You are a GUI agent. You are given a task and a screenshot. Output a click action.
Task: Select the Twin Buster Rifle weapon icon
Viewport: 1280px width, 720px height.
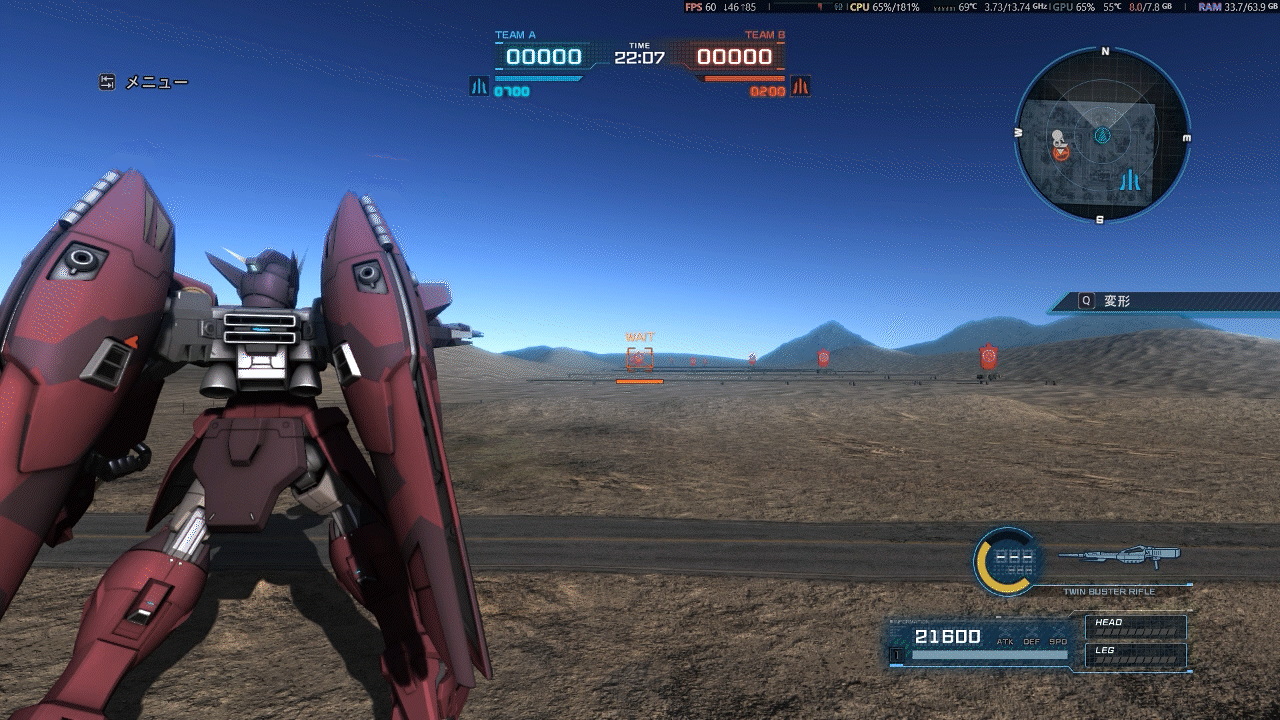1118,555
